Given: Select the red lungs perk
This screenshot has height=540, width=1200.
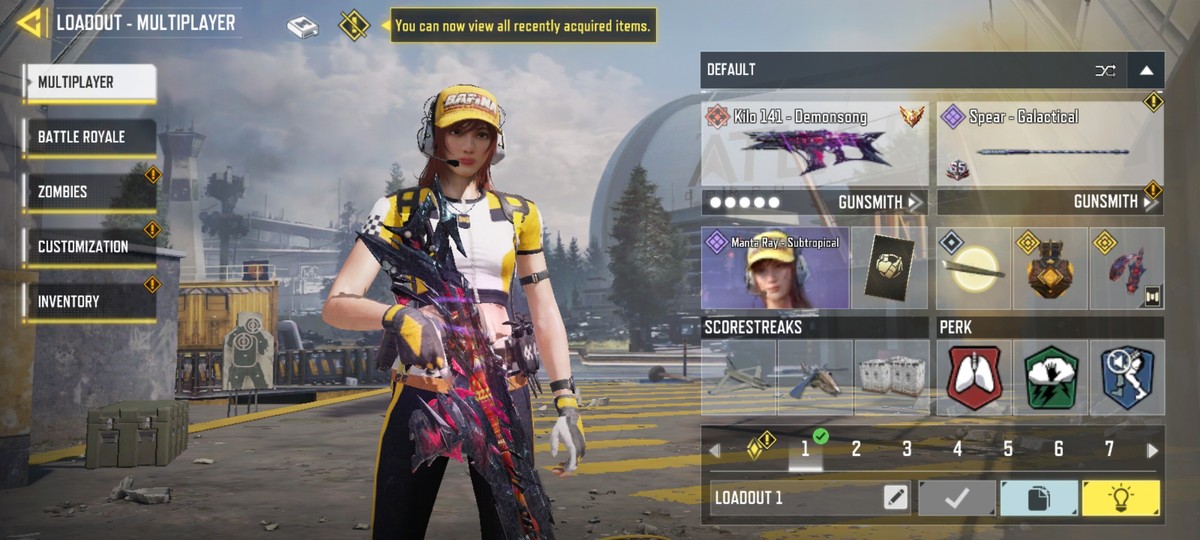Looking at the screenshot, I should point(973,377).
